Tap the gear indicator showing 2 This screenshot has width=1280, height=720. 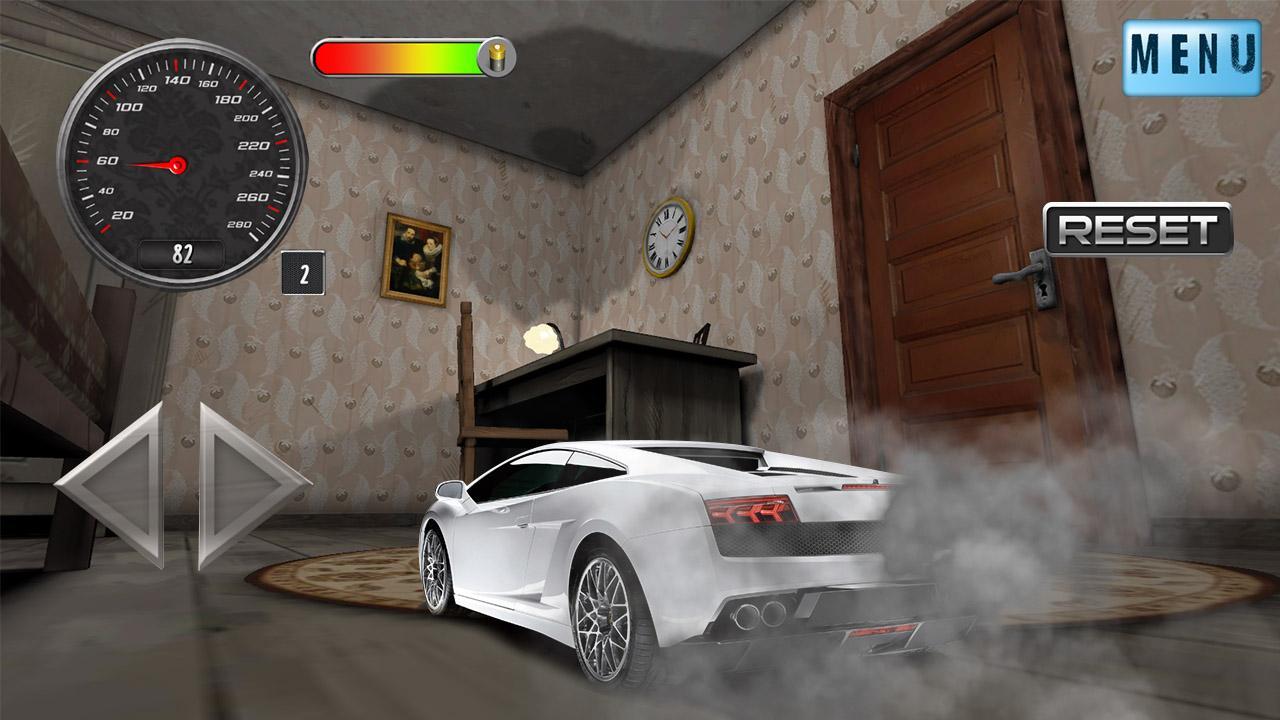click(x=303, y=271)
